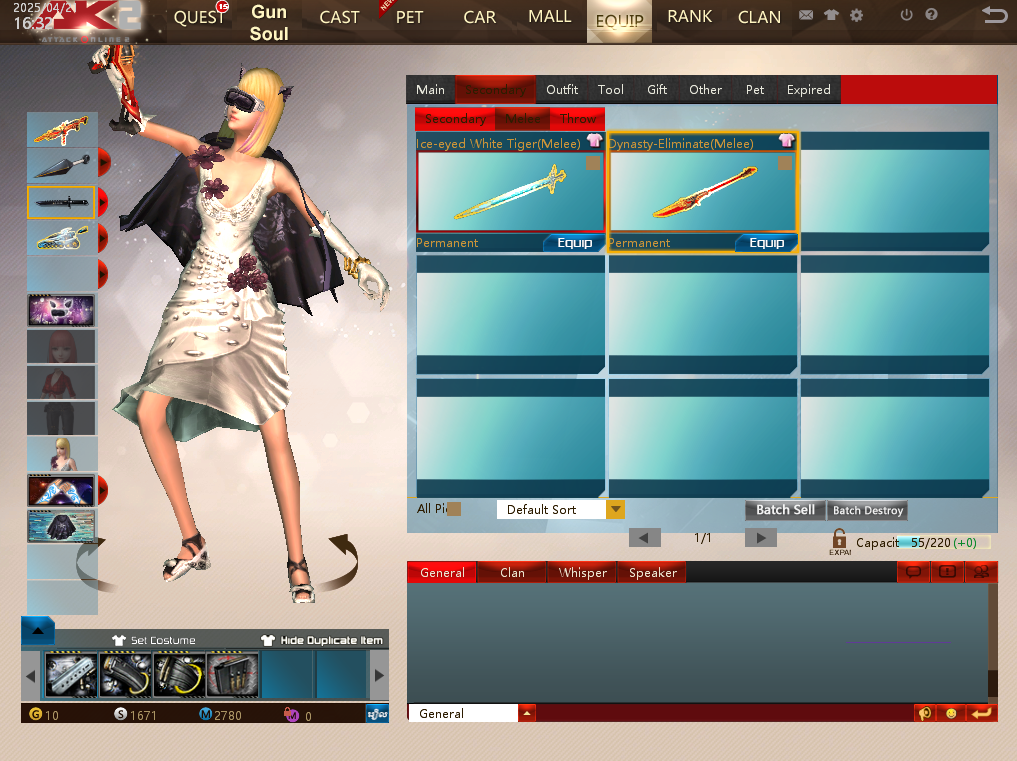The height and width of the screenshot is (761, 1017).
Task: Equip the Dynasty-Eliminate melee weapon
Action: pos(766,243)
